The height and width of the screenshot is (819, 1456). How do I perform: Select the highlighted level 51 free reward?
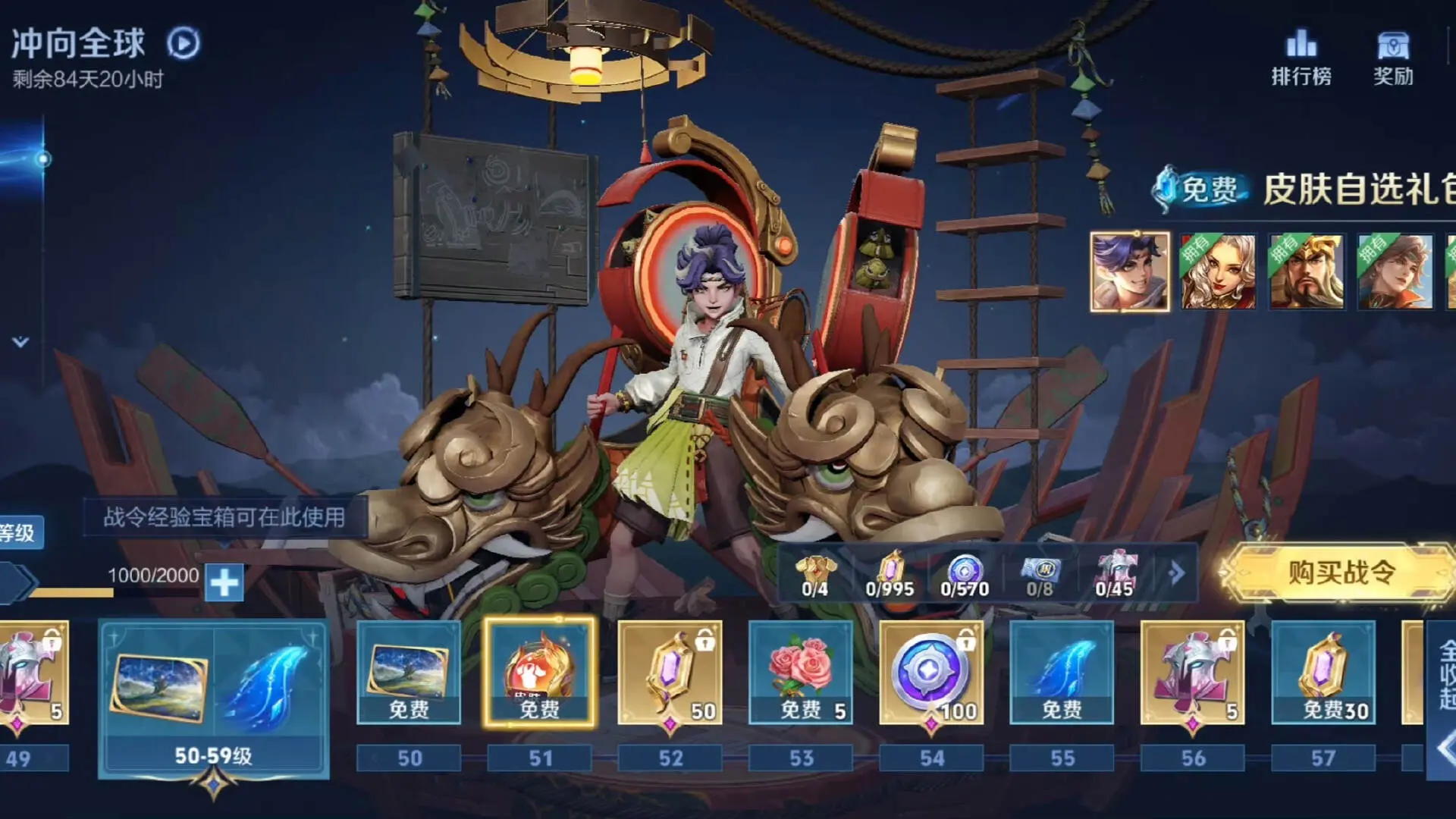click(x=539, y=672)
